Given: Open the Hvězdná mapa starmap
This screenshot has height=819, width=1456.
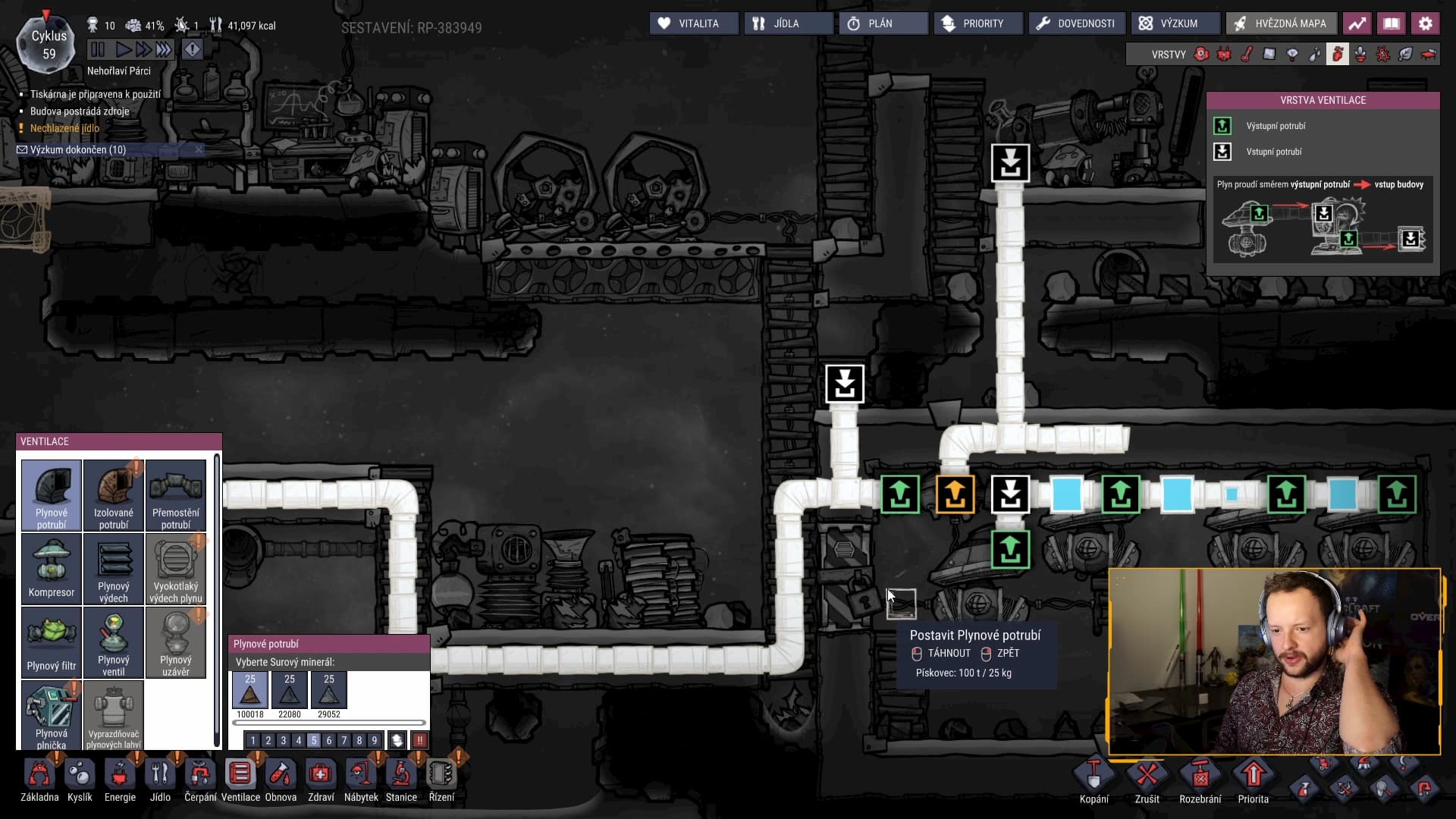Looking at the screenshot, I should [x=1280, y=24].
